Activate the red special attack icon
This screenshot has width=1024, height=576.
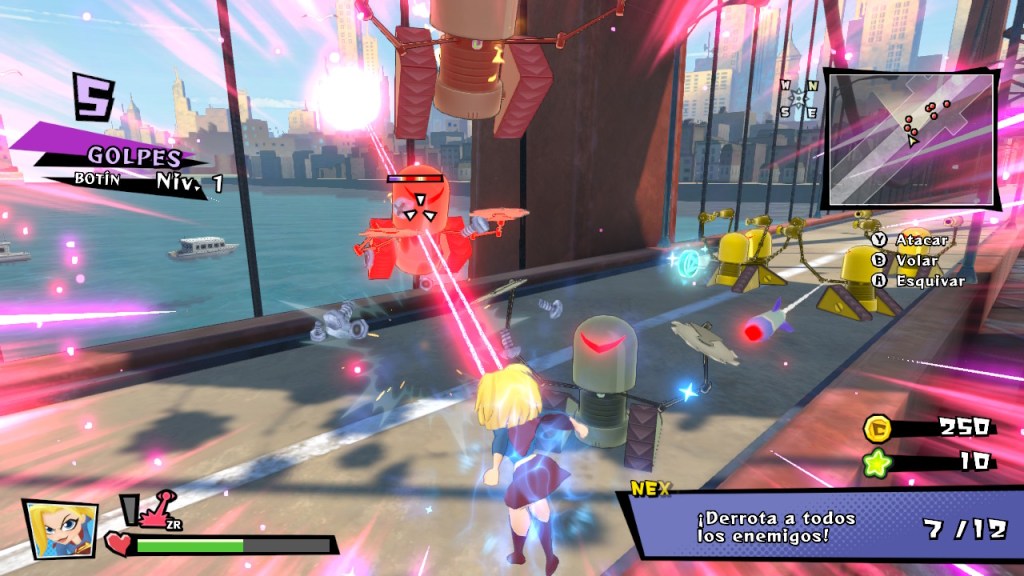(154, 511)
